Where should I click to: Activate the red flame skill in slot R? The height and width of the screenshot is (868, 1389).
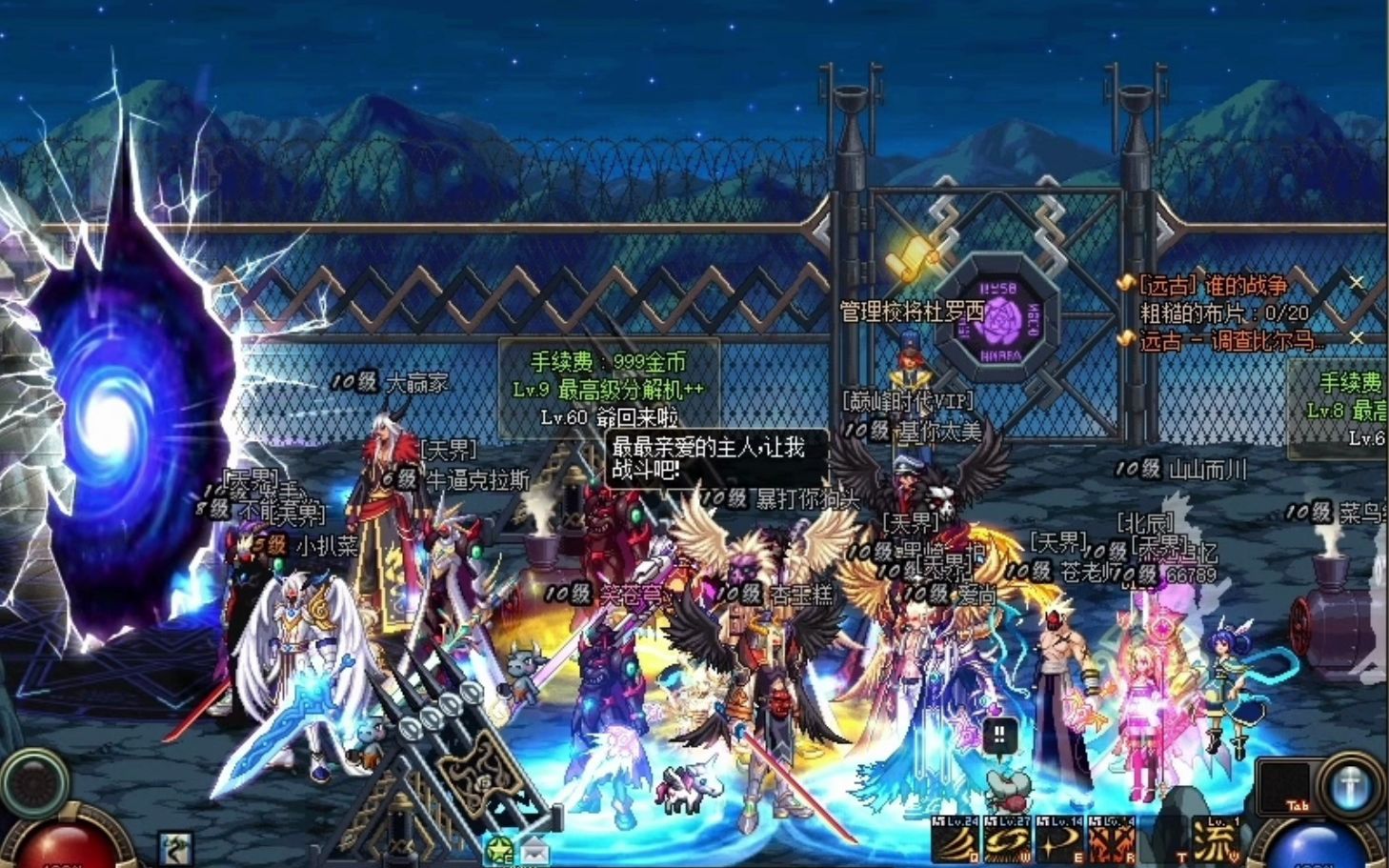pos(1110,842)
